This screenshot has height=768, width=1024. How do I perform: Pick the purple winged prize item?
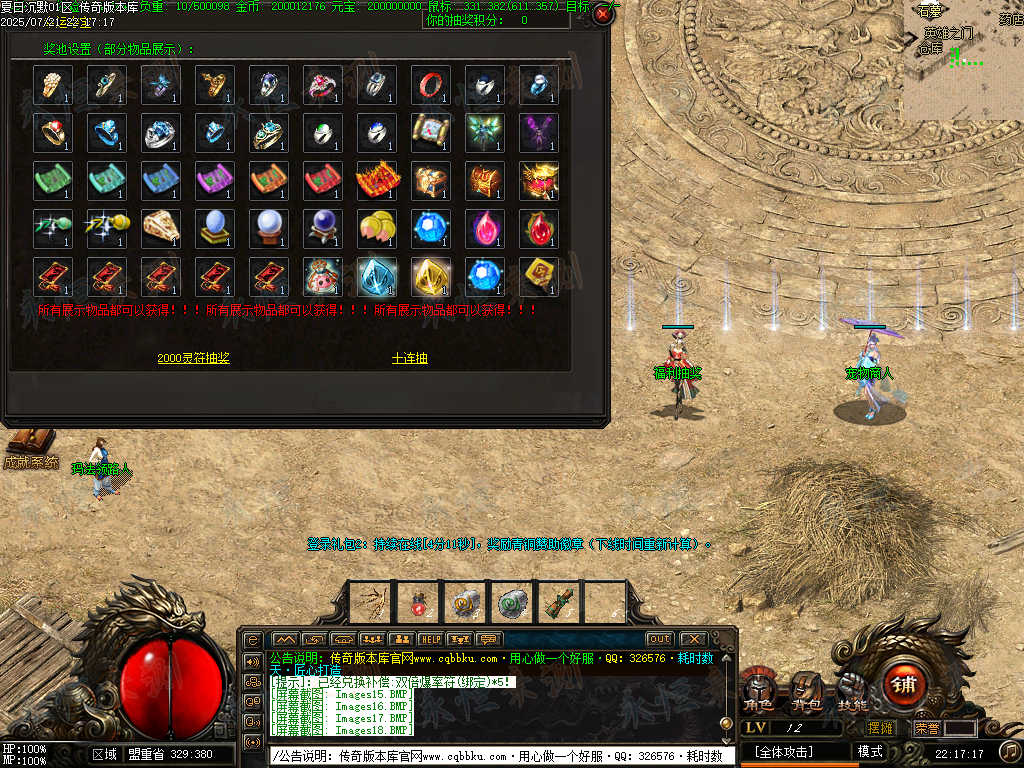point(538,133)
